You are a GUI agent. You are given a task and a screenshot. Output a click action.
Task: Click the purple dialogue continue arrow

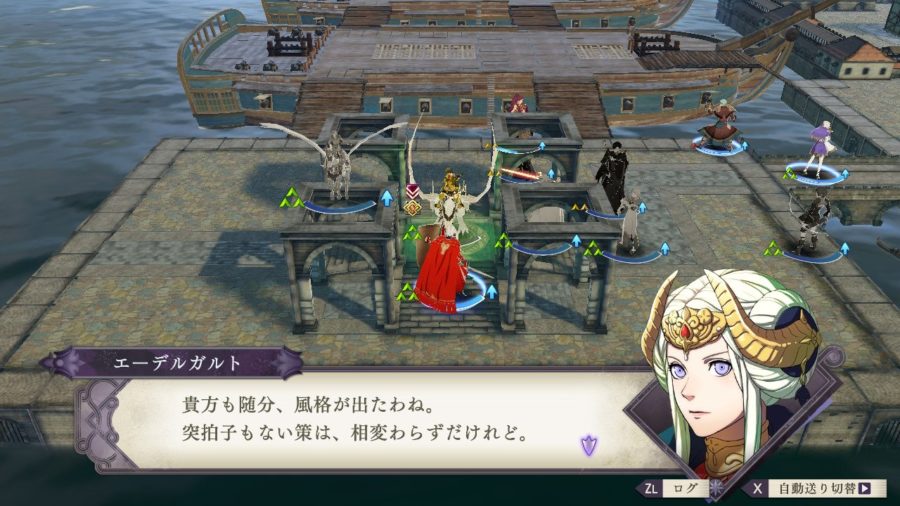click(589, 445)
